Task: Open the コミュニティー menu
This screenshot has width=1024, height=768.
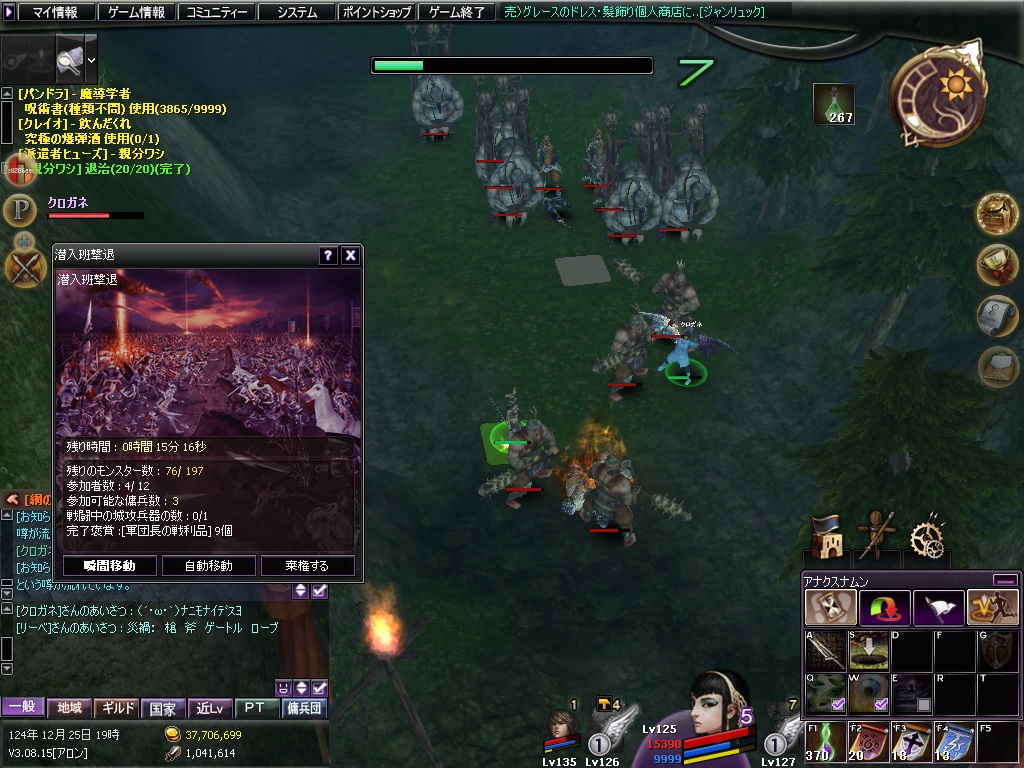Action: pyautogui.click(x=215, y=12)
